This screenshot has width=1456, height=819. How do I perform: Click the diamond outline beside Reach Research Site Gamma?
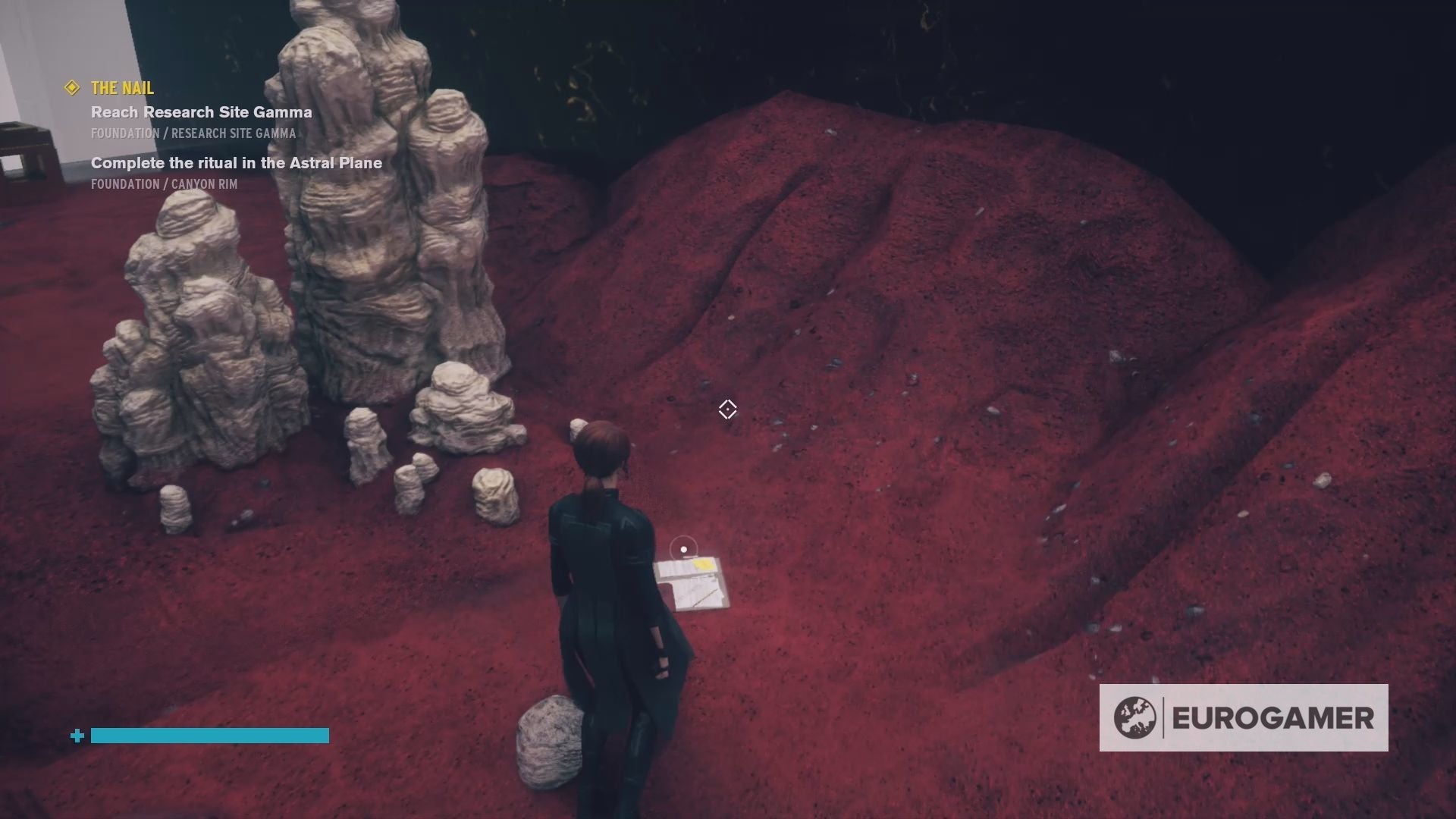pos(71,88)
